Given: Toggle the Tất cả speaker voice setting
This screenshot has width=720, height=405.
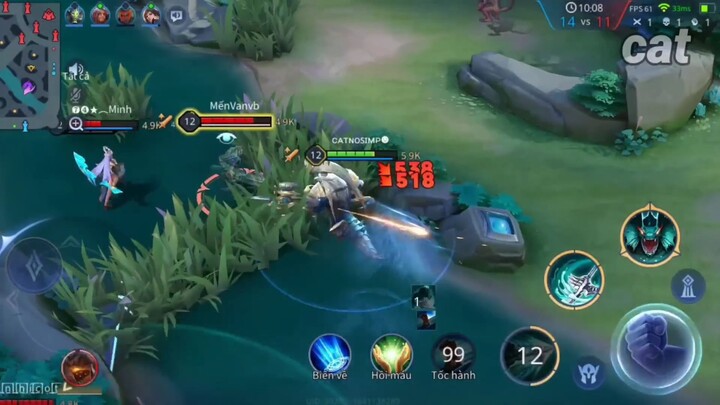Looking at the screenshot, I should pyautogui.click(x=75, y=69).
